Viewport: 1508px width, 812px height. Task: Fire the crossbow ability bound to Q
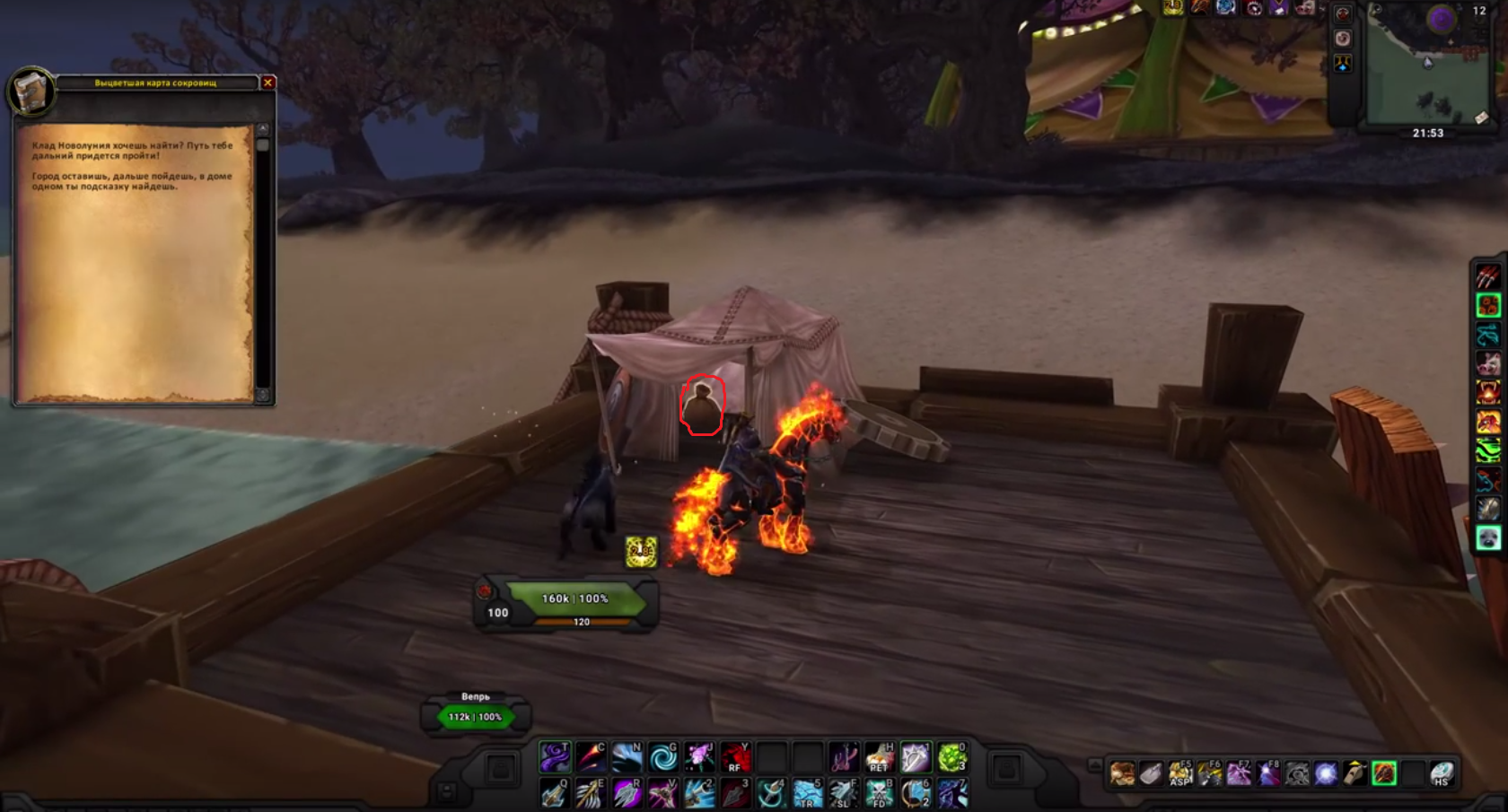pyautogui.click(x=555, y=793)
